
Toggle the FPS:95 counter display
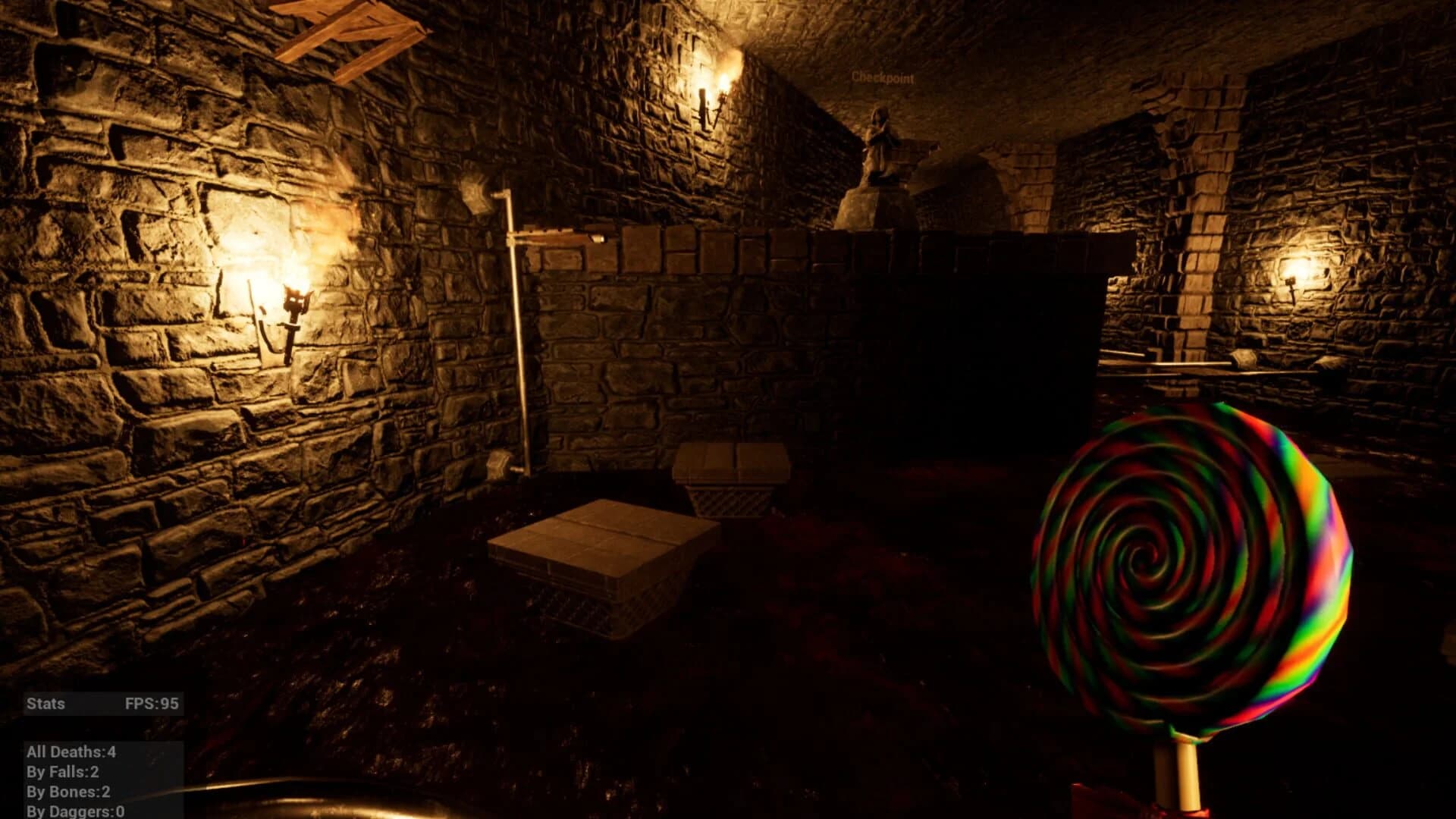152,704
